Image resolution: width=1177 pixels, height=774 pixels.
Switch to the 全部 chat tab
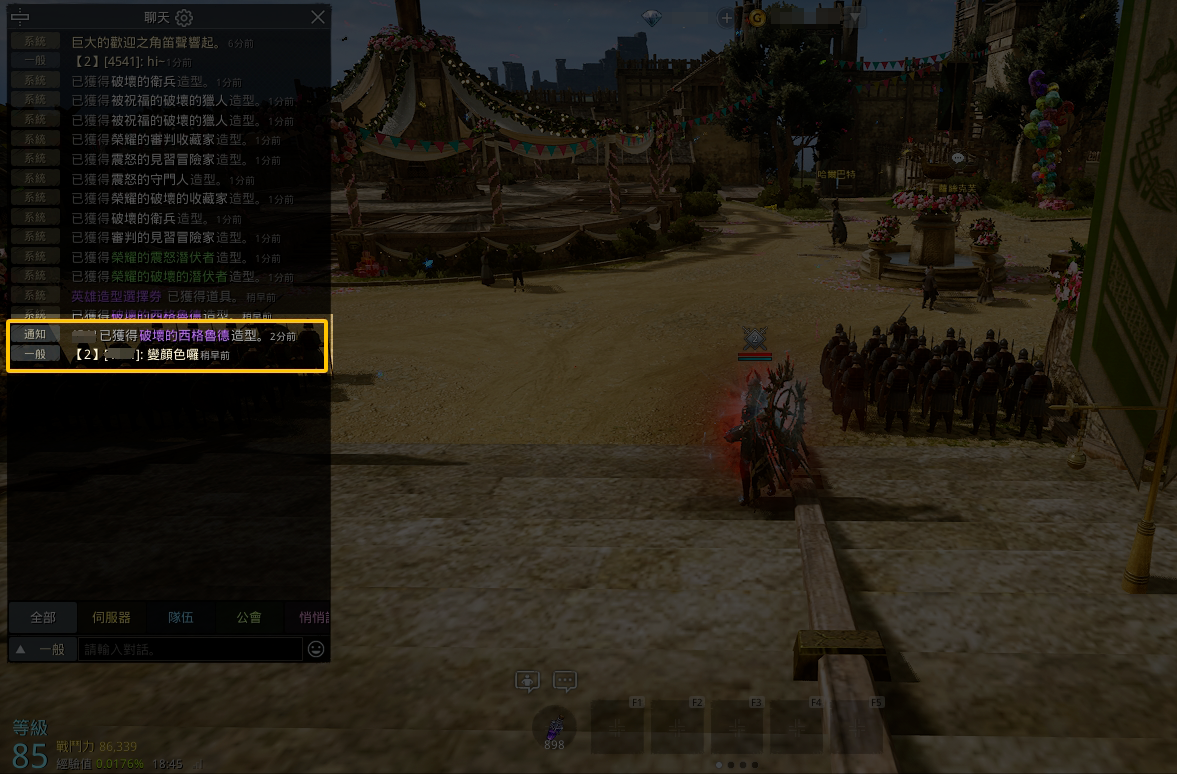click(x=43, y=617)
